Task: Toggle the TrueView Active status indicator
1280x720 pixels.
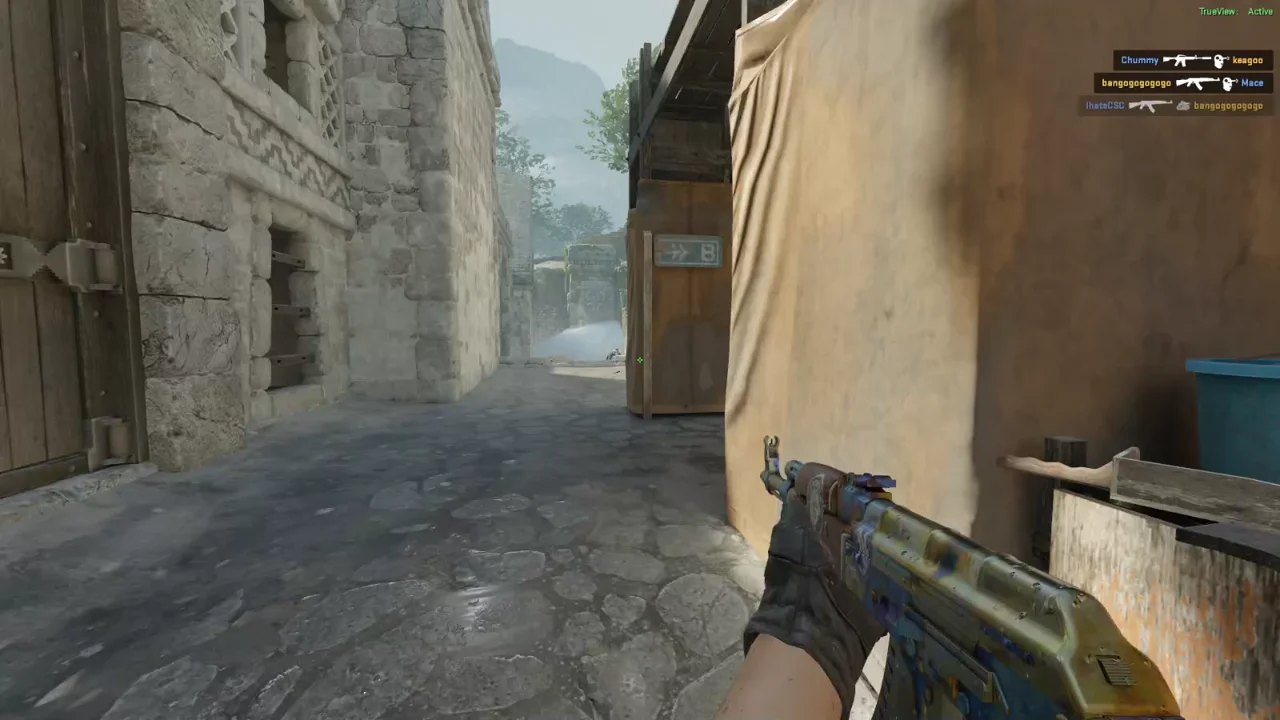Action: click(1260, 11)
